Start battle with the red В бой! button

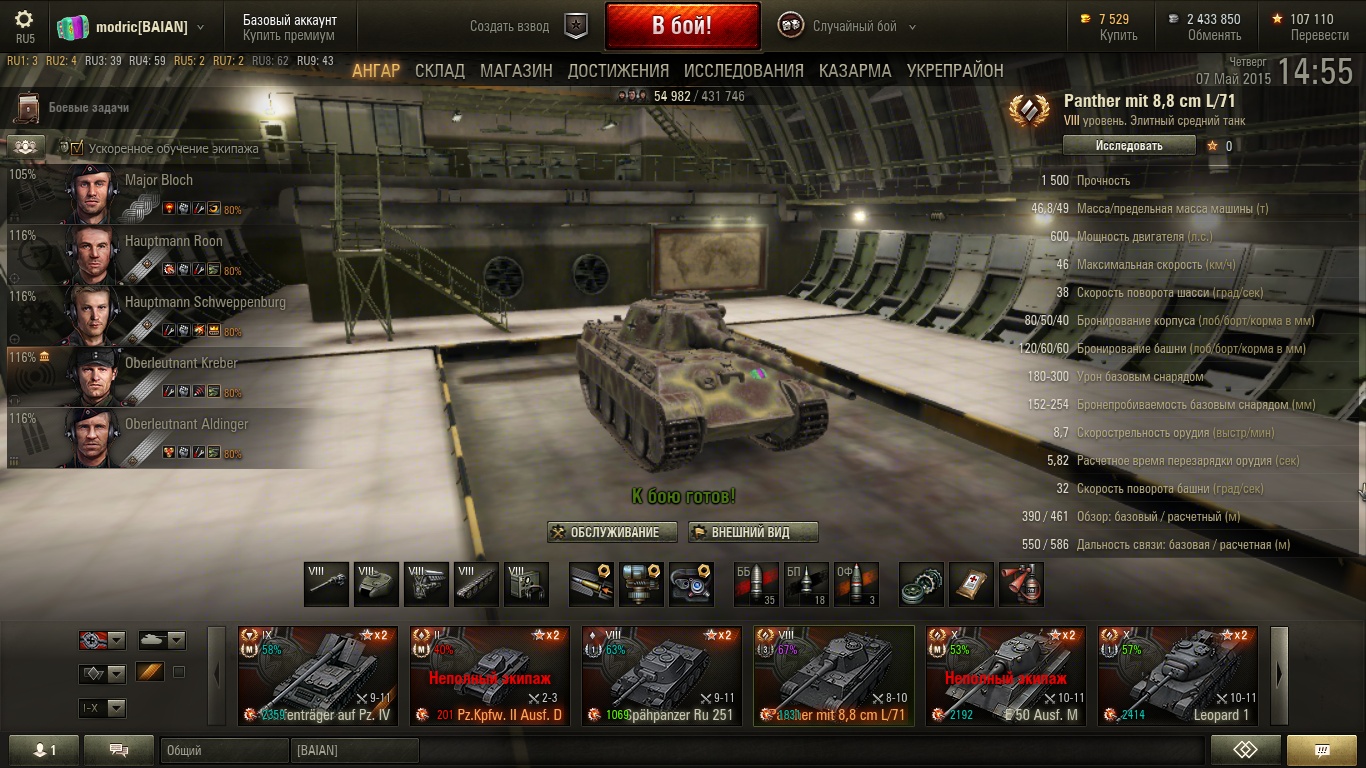click(682, 26)
